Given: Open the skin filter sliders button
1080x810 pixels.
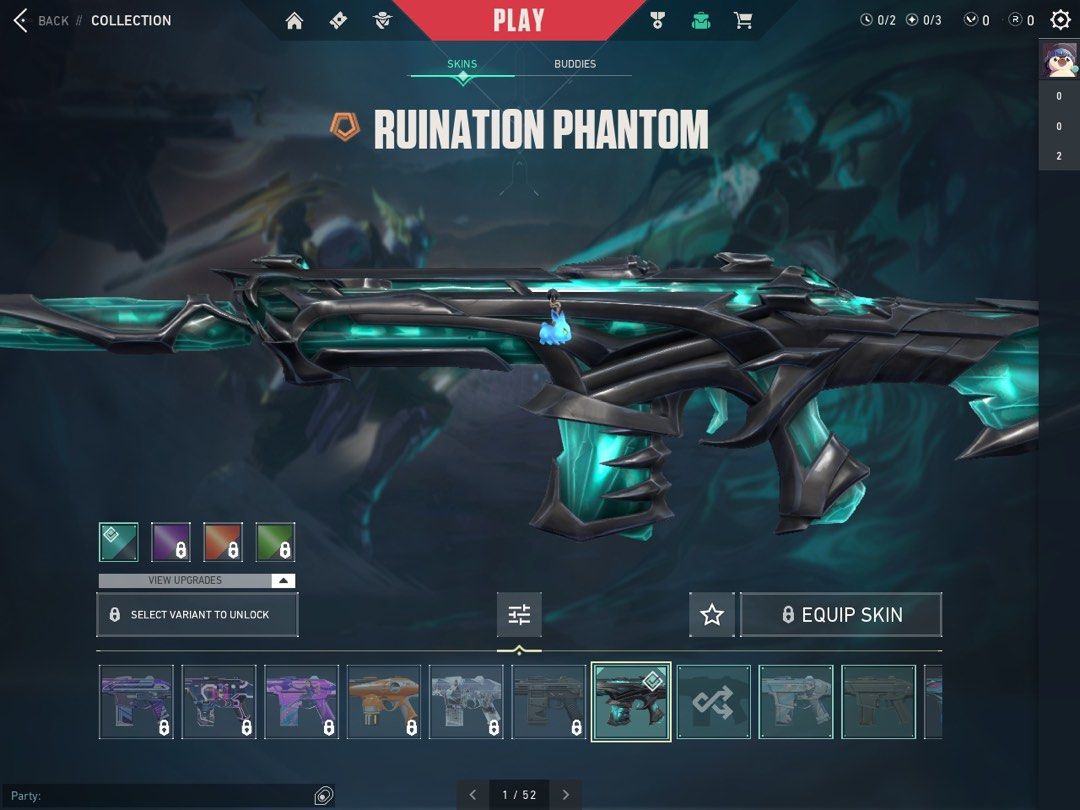Looking at the screenshot, I should click(x=519, y=615).
